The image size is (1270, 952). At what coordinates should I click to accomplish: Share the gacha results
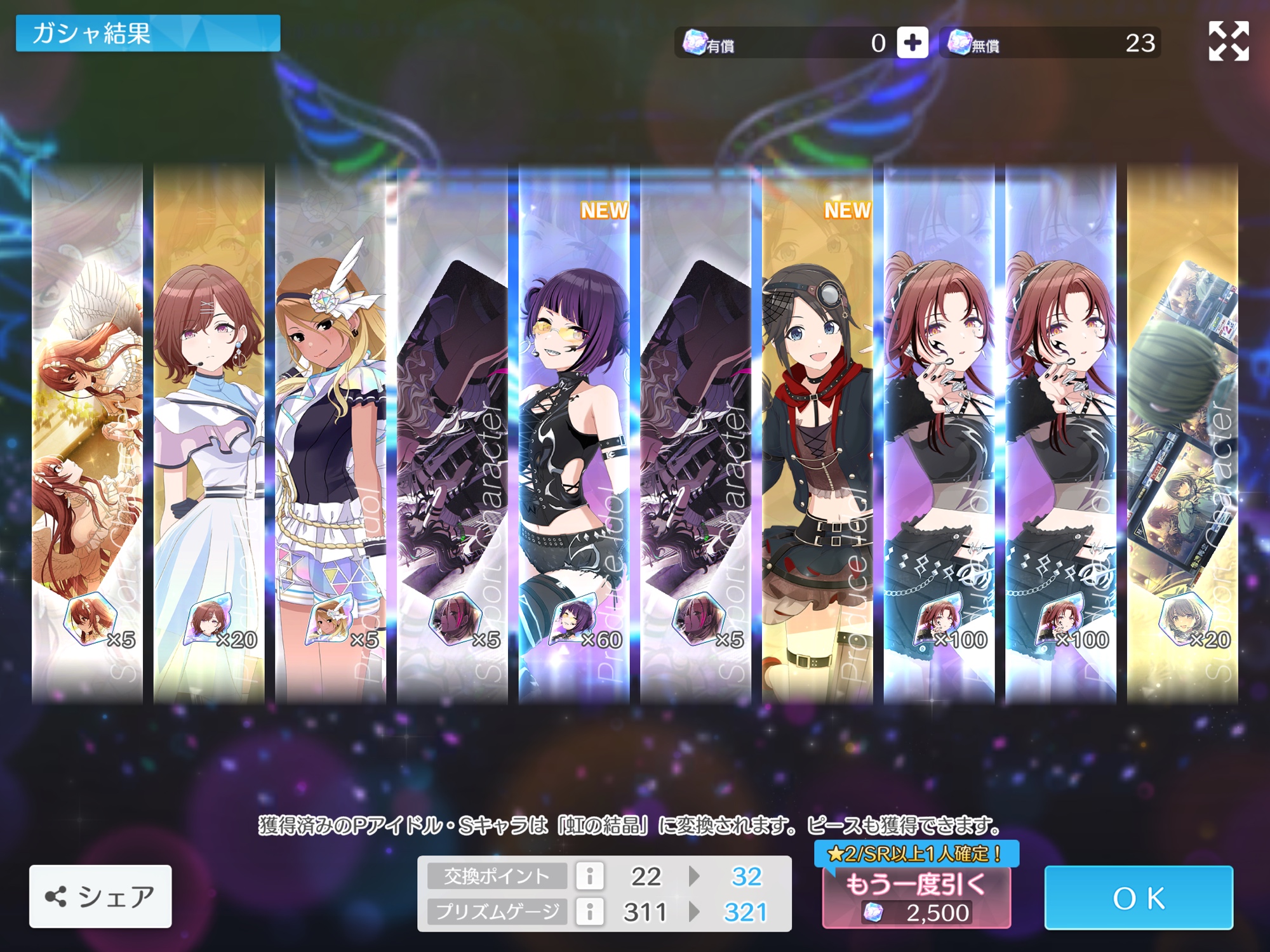(x=100, y=896)
